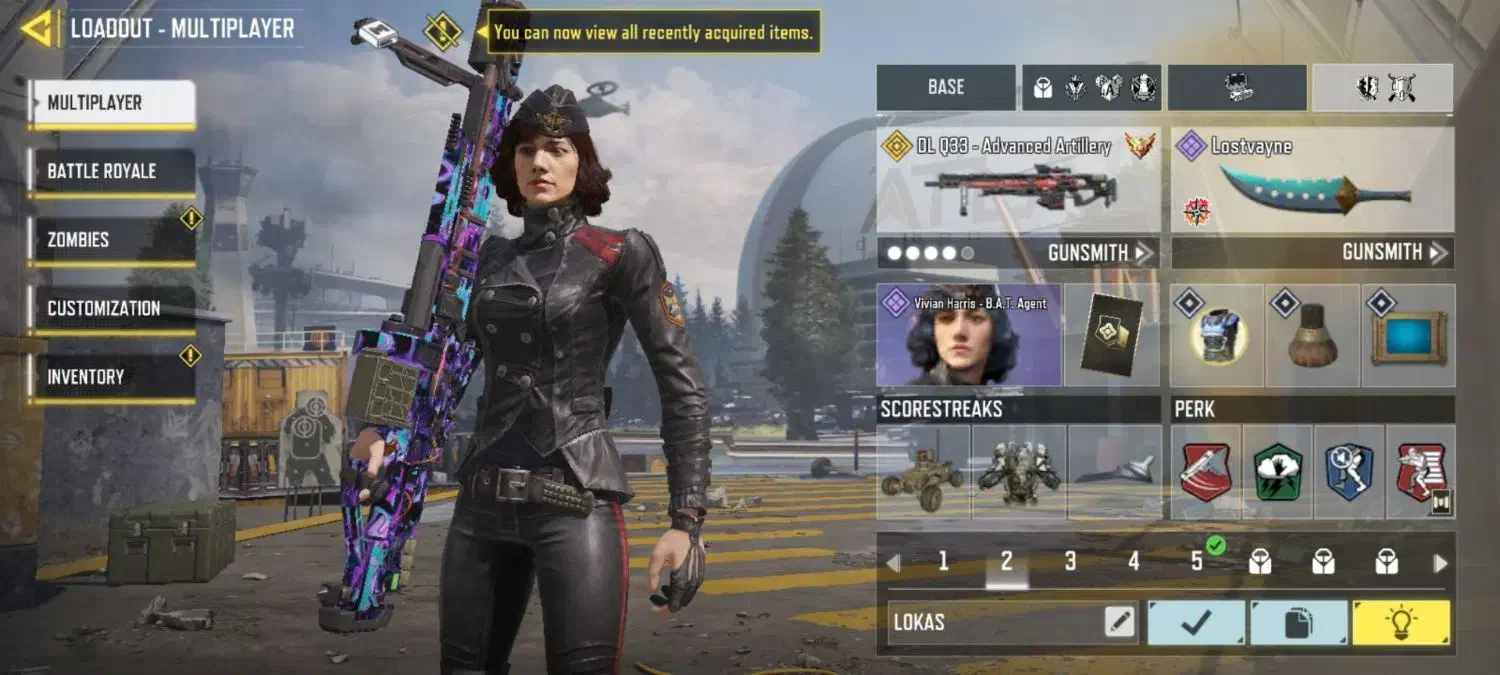Open the Customization menu
Screen dimensions: 1500x675
coord(111,309)
